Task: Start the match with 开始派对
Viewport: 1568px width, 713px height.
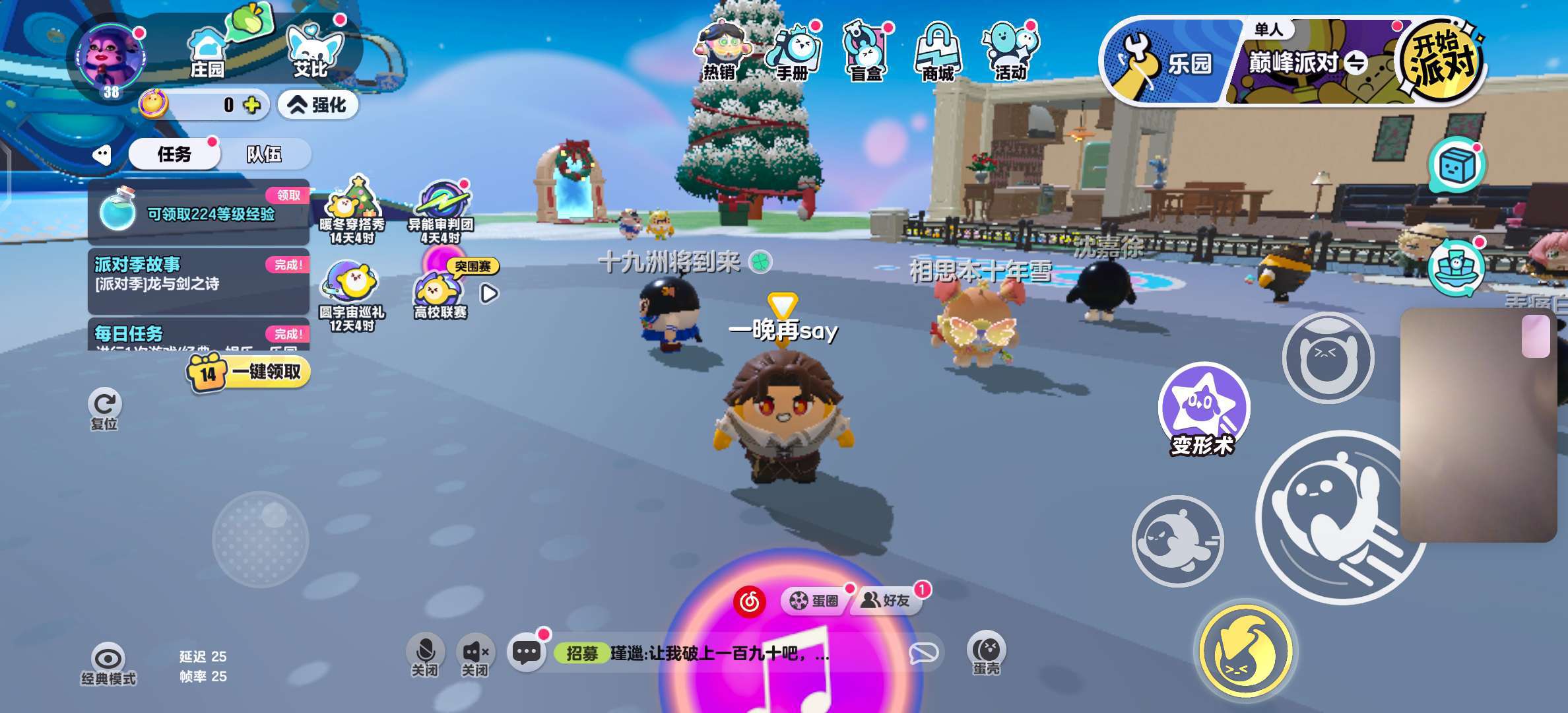Action: (x=1441, y=61)
